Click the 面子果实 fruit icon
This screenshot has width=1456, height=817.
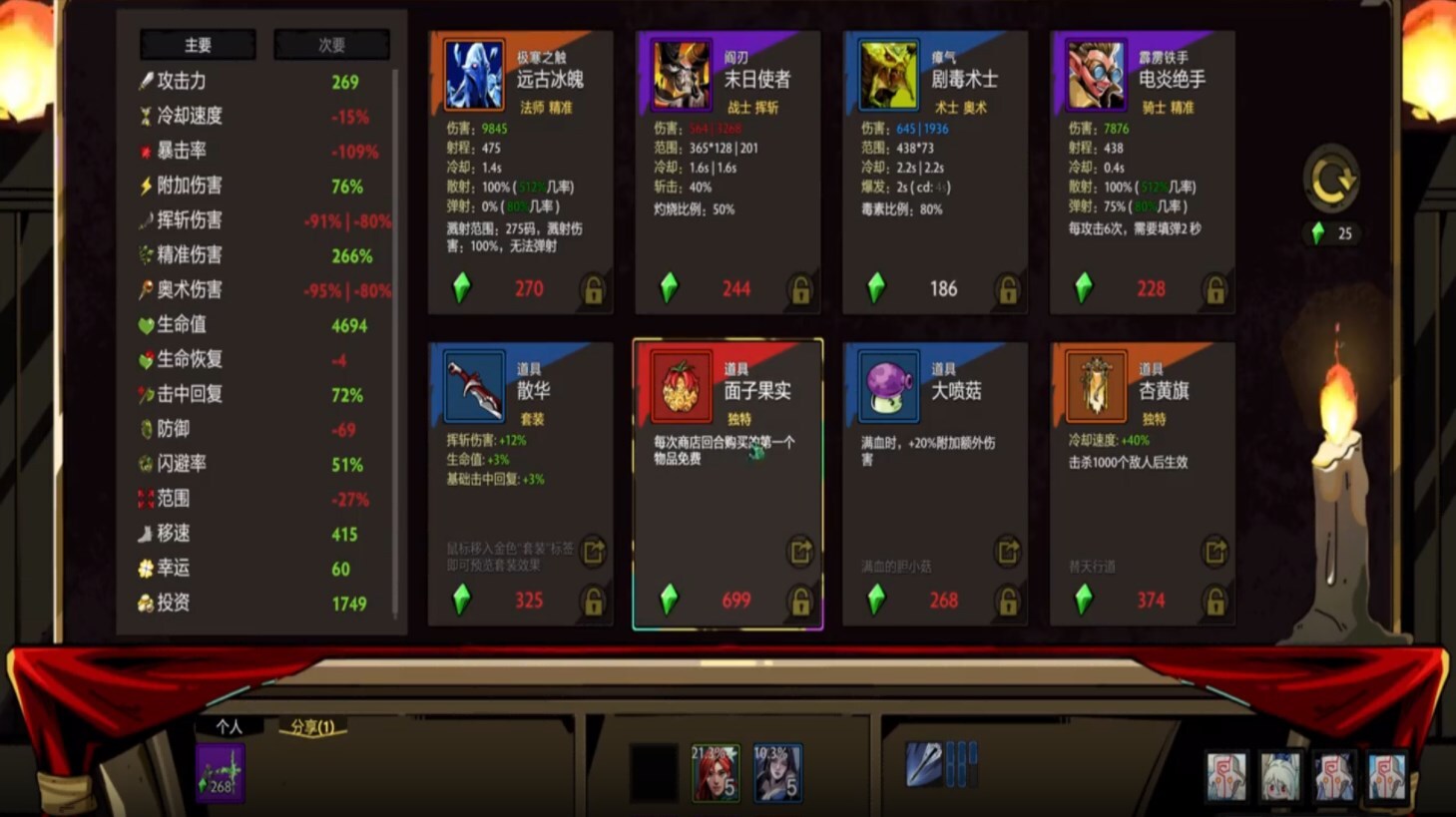681,385
